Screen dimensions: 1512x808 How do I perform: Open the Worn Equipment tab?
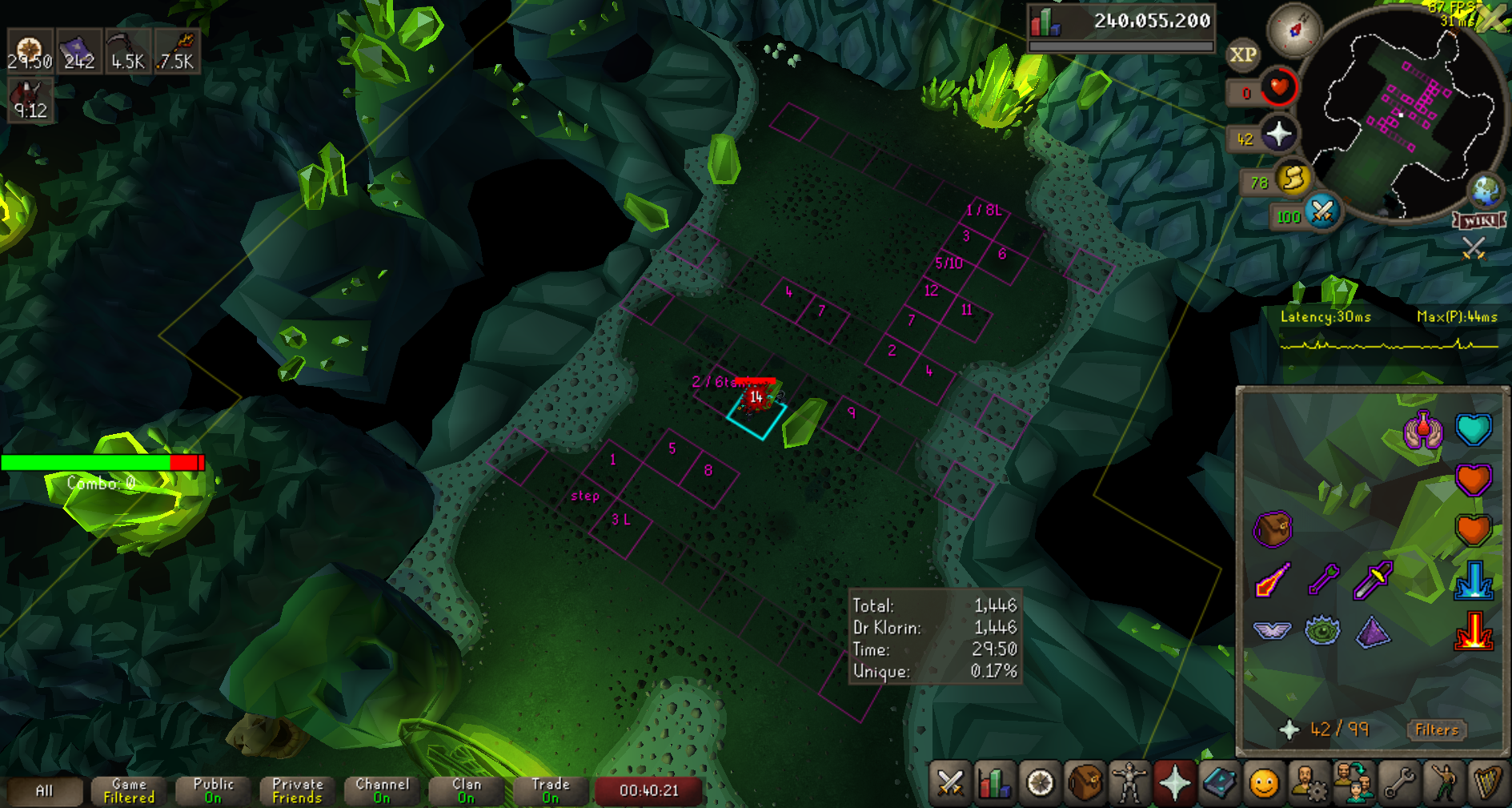1129,782
